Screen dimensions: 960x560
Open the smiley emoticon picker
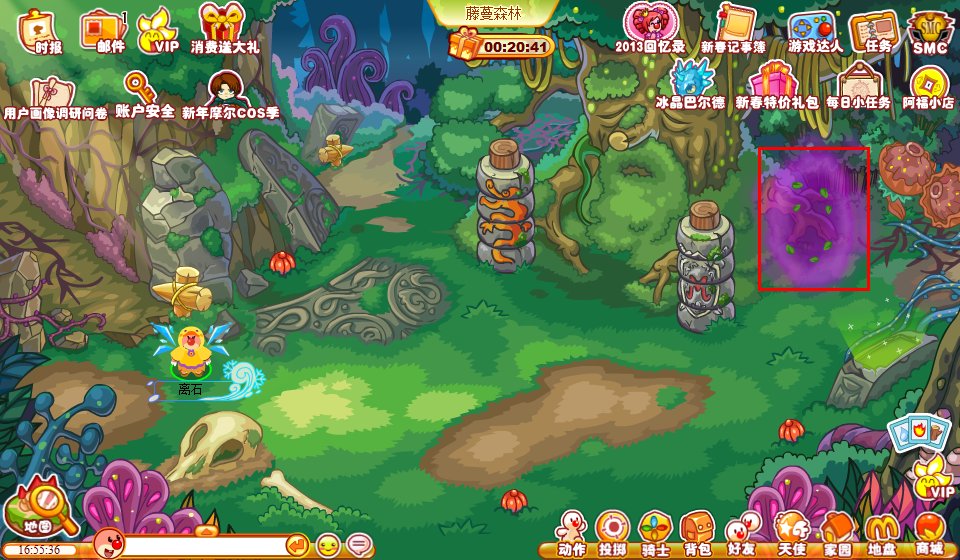pos(327,545)
